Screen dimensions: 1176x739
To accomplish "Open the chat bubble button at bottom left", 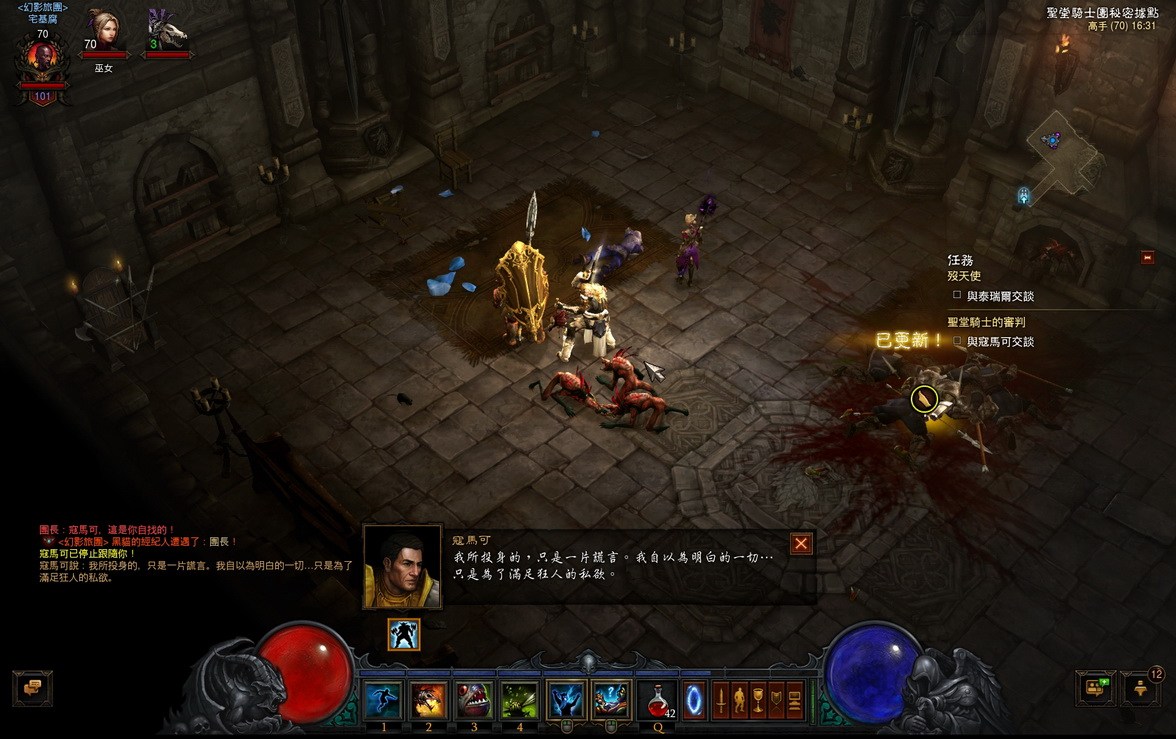I will (x=32, y=688).
